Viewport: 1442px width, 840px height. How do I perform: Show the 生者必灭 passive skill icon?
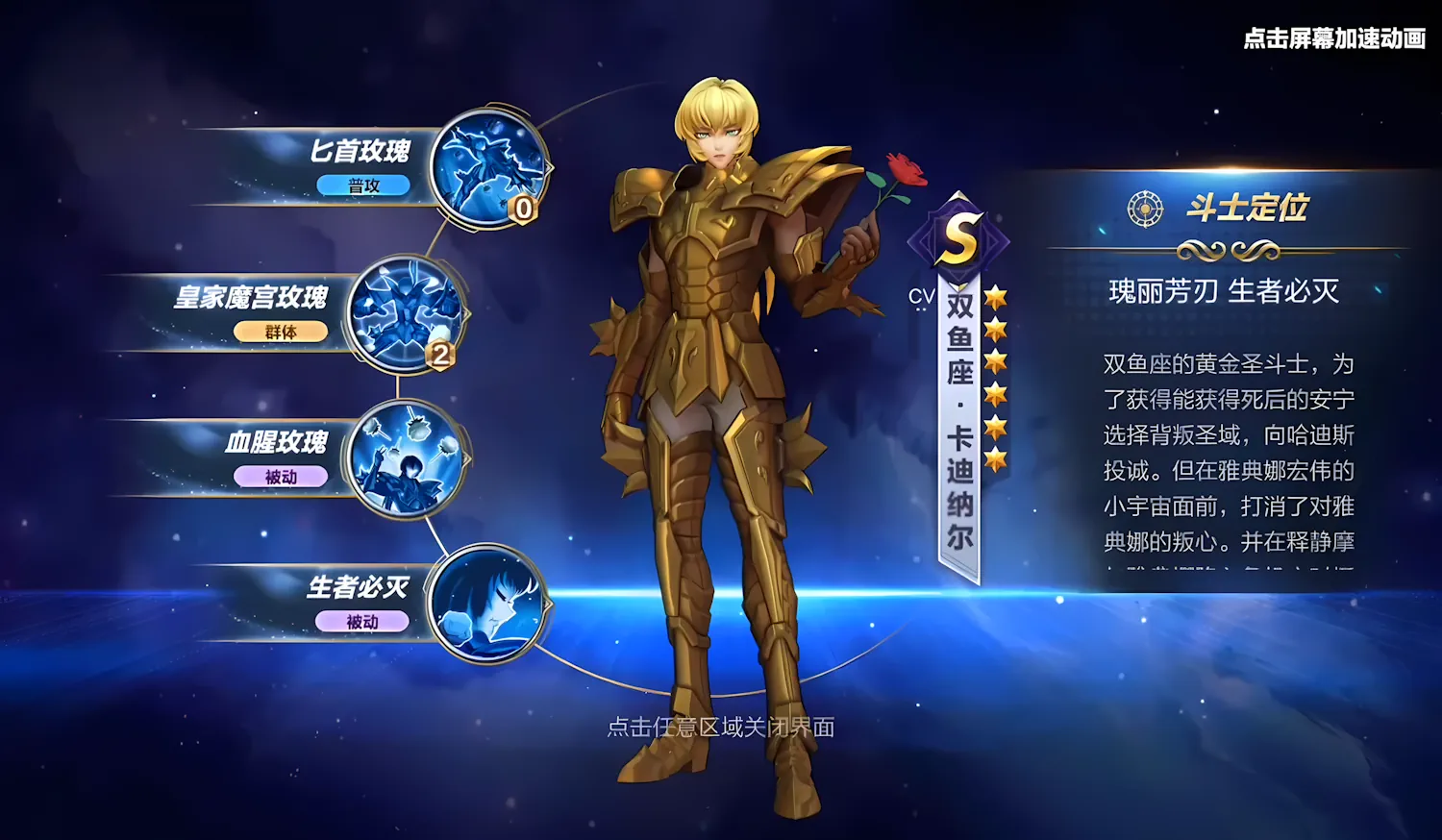pyautogui.click(x=485, y=605)
